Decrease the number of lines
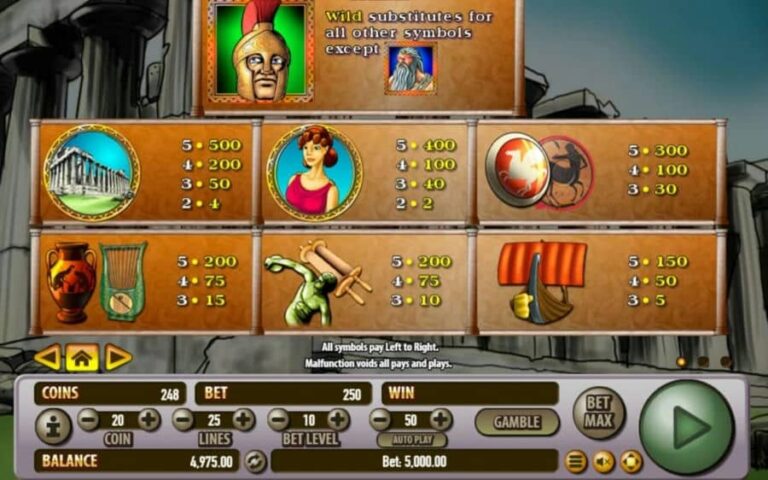The height and width of the screenshot is (480, 768). pos(183,420)
